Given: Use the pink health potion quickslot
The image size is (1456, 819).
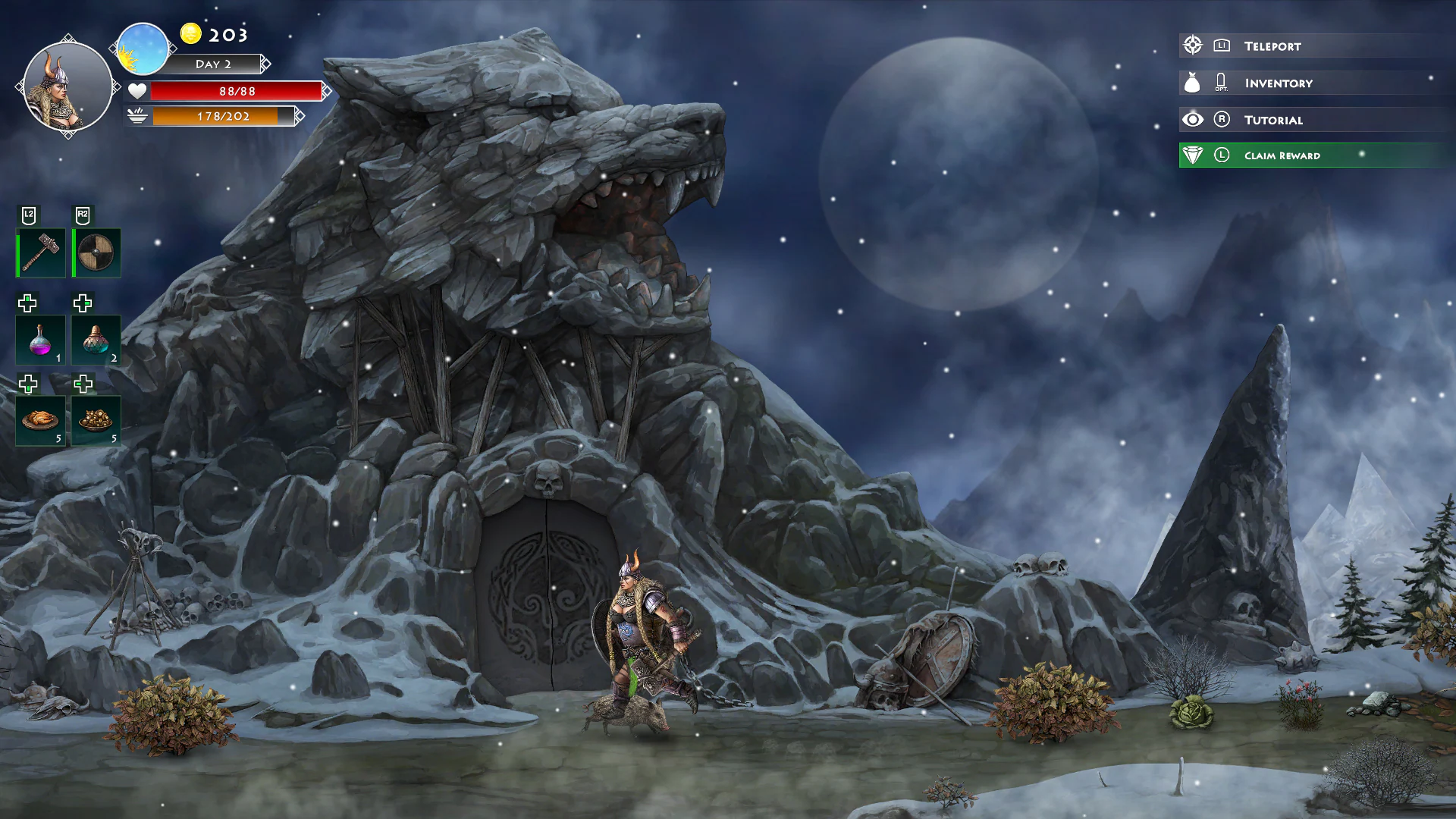Looking at the screenshot, I should [39, 340].
